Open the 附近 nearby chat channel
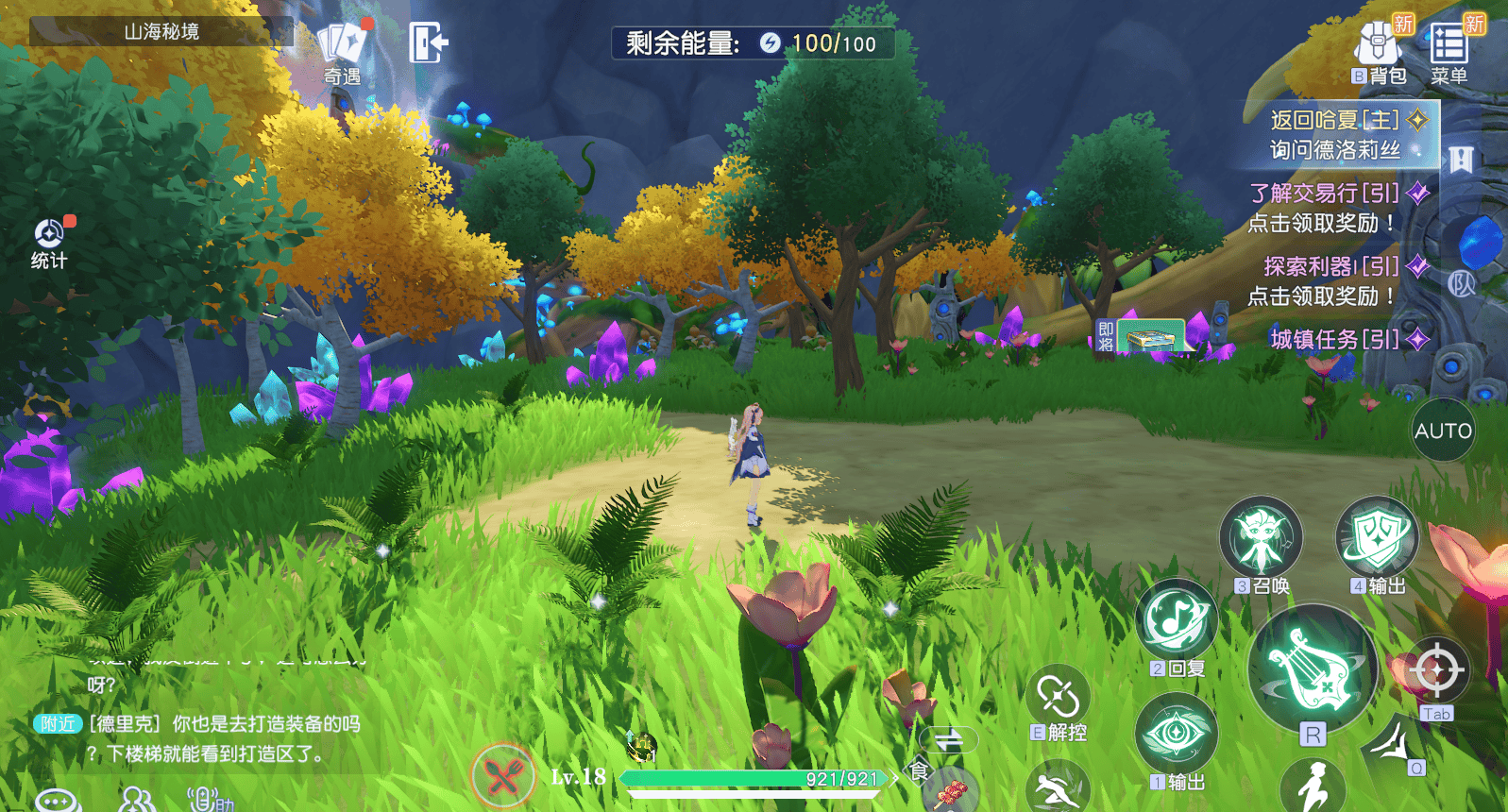The width and height of the screenshot is (1508, 812). (57, 724)
